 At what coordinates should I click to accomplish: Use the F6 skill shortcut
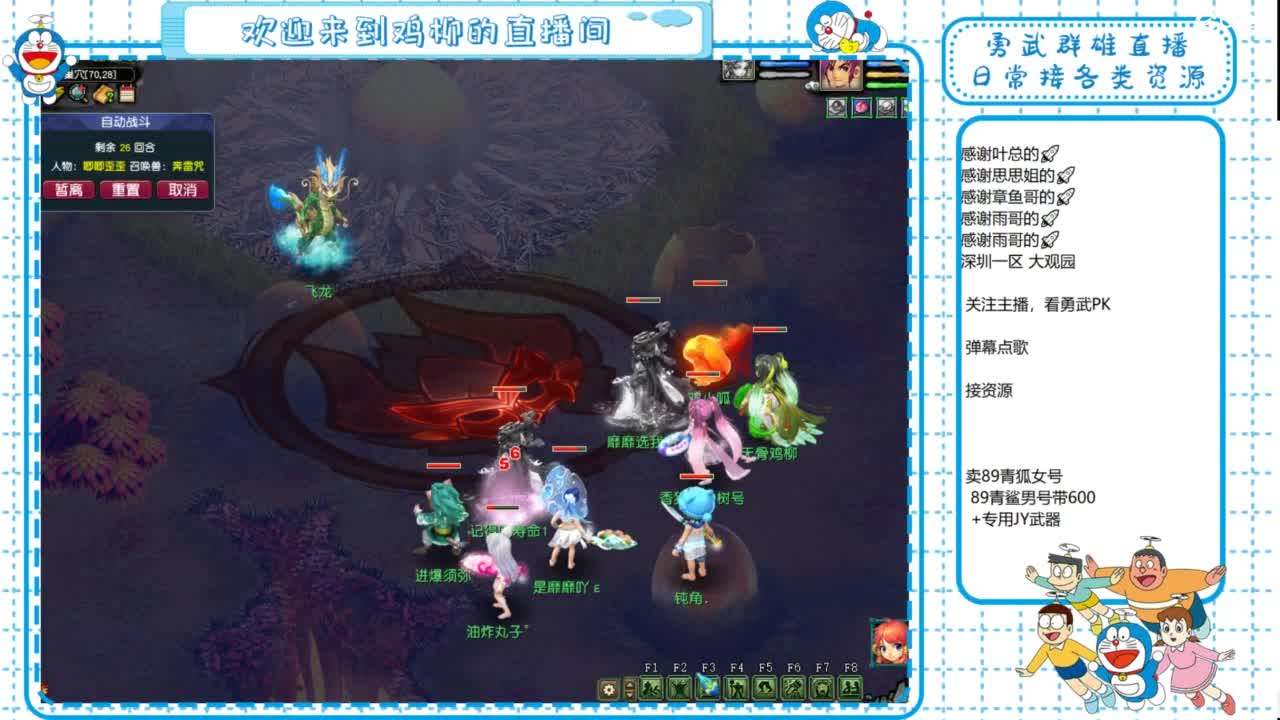tap(793, 689)
